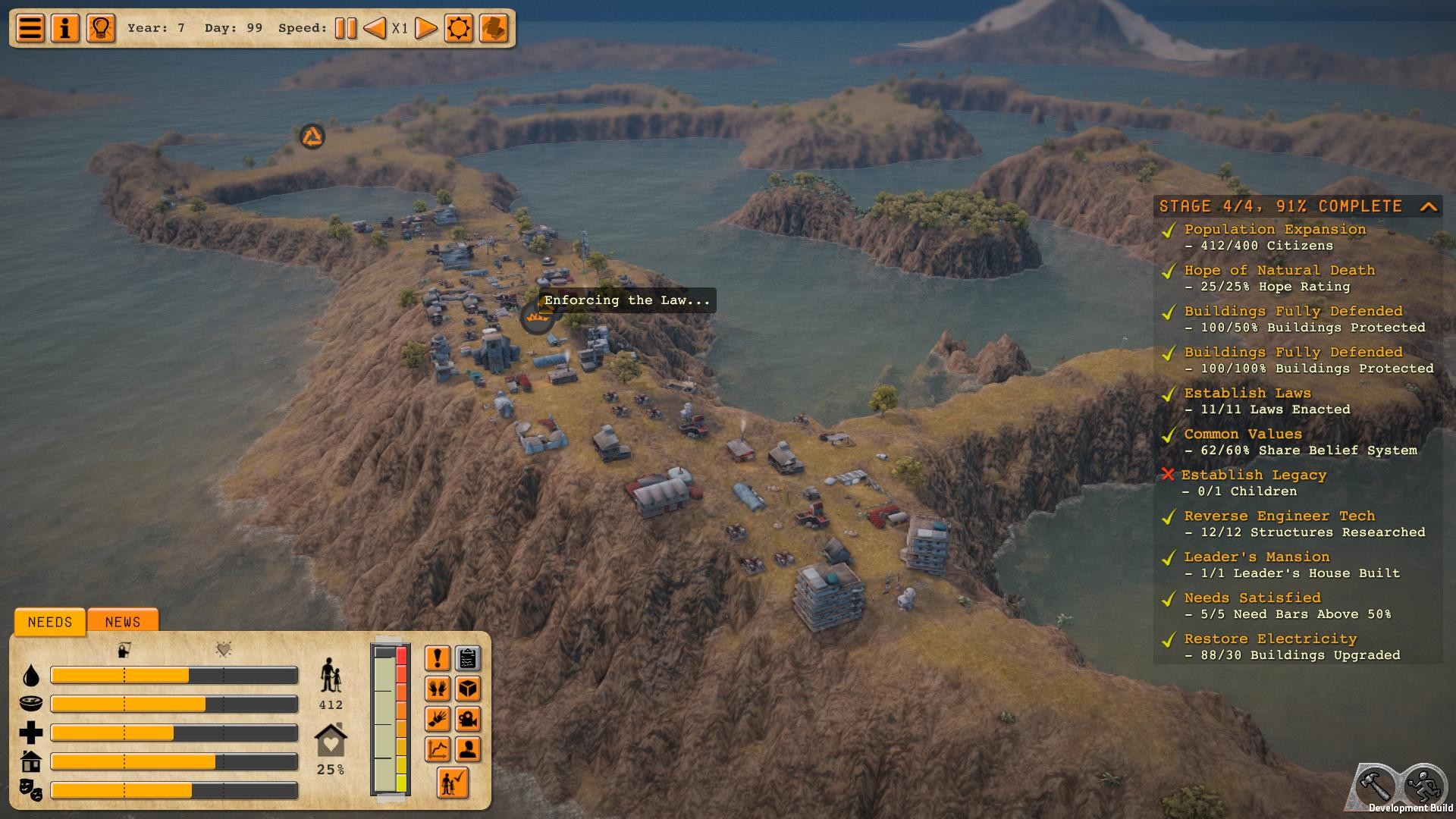Select the NEEDS tab

click(x=50, y=622)
